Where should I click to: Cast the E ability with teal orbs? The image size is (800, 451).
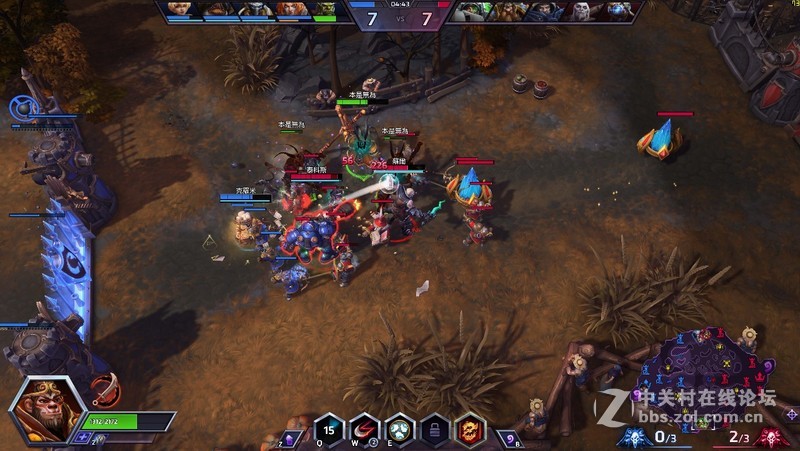[x=400, y=429]
